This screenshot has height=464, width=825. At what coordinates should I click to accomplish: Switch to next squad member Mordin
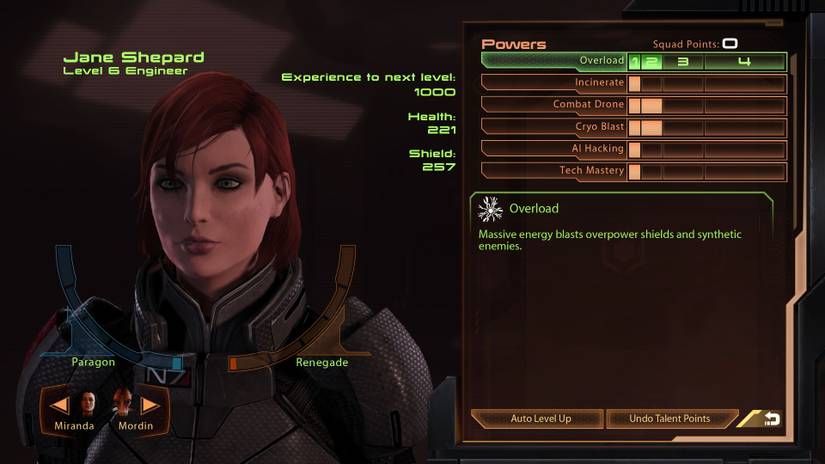[x=149, y=405]
